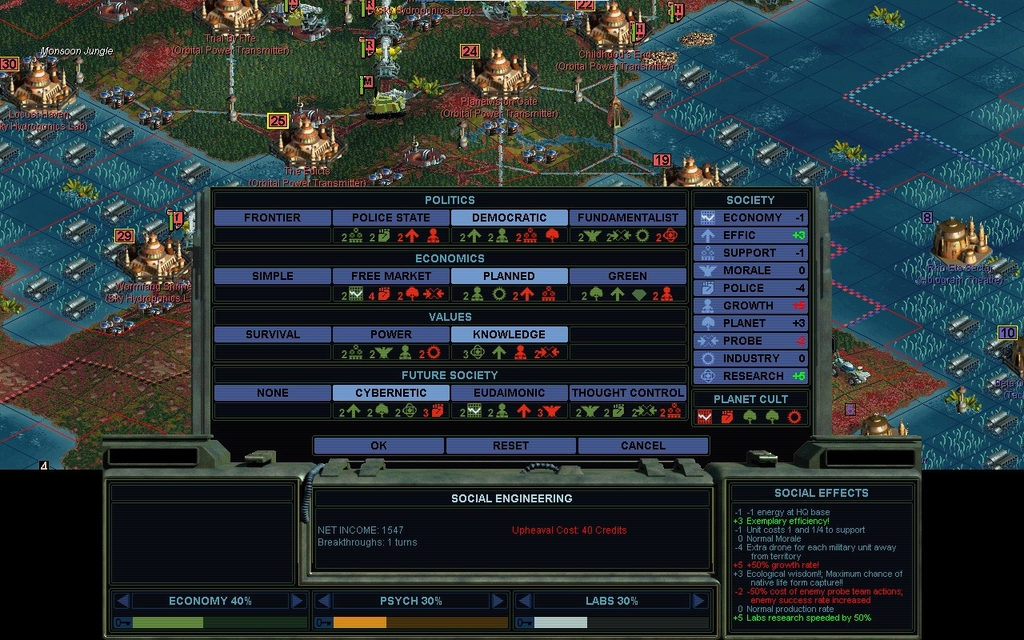
Task: Select Democratic politics option
Action: (509, 218)
